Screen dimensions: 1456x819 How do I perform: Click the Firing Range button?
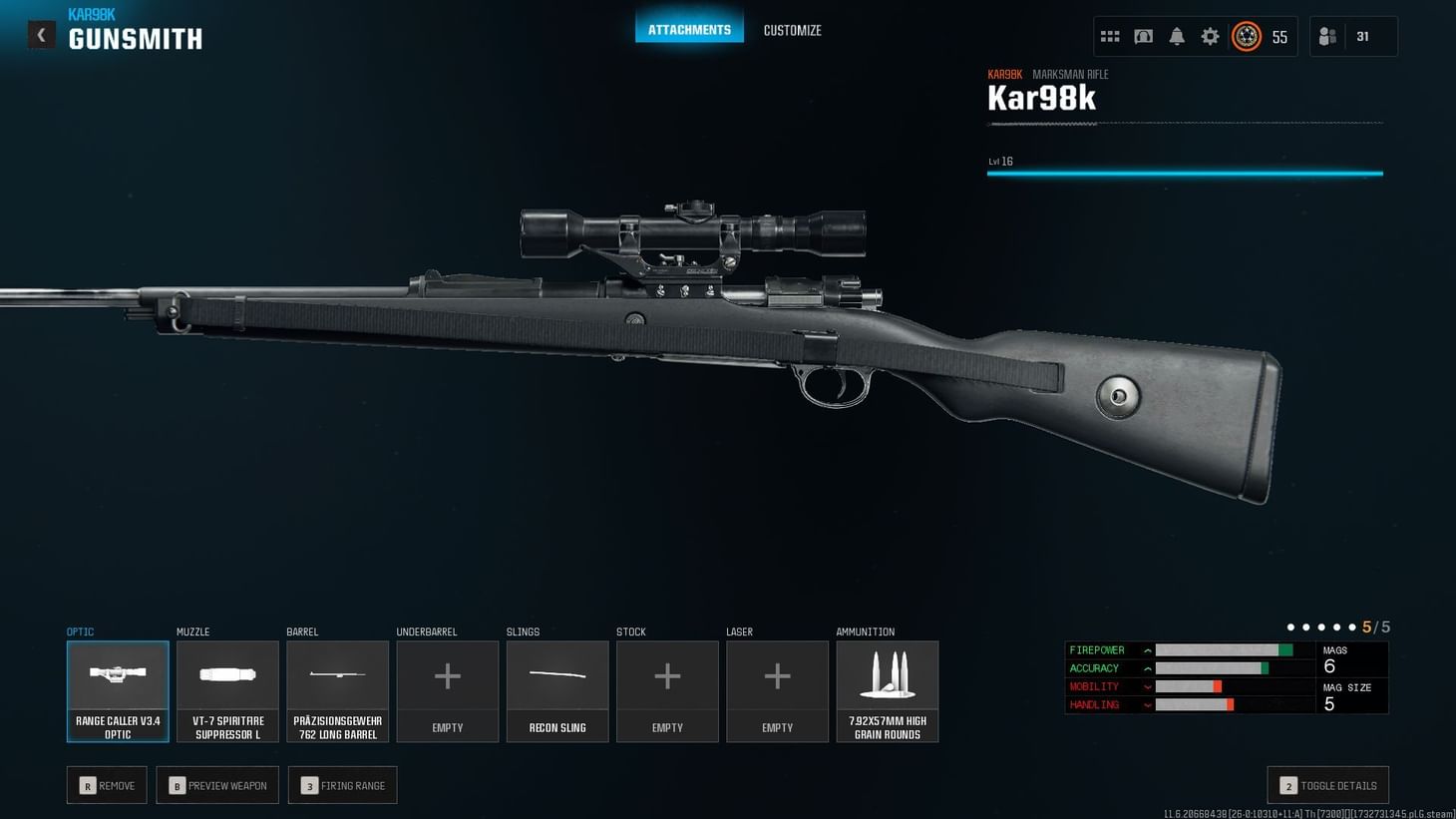pyautogui.click(x=342, y=785)
